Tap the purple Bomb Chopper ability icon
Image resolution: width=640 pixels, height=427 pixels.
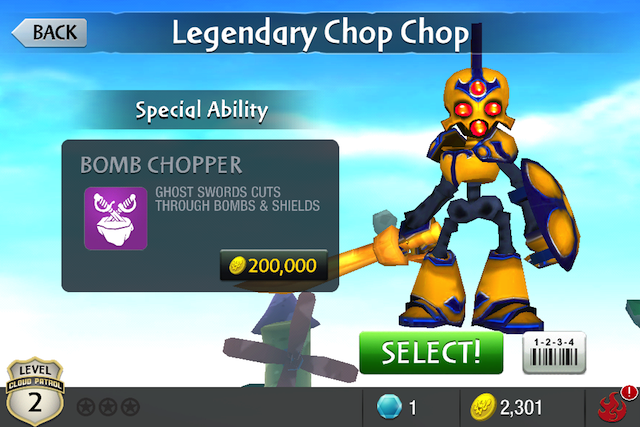click(115, 216)
